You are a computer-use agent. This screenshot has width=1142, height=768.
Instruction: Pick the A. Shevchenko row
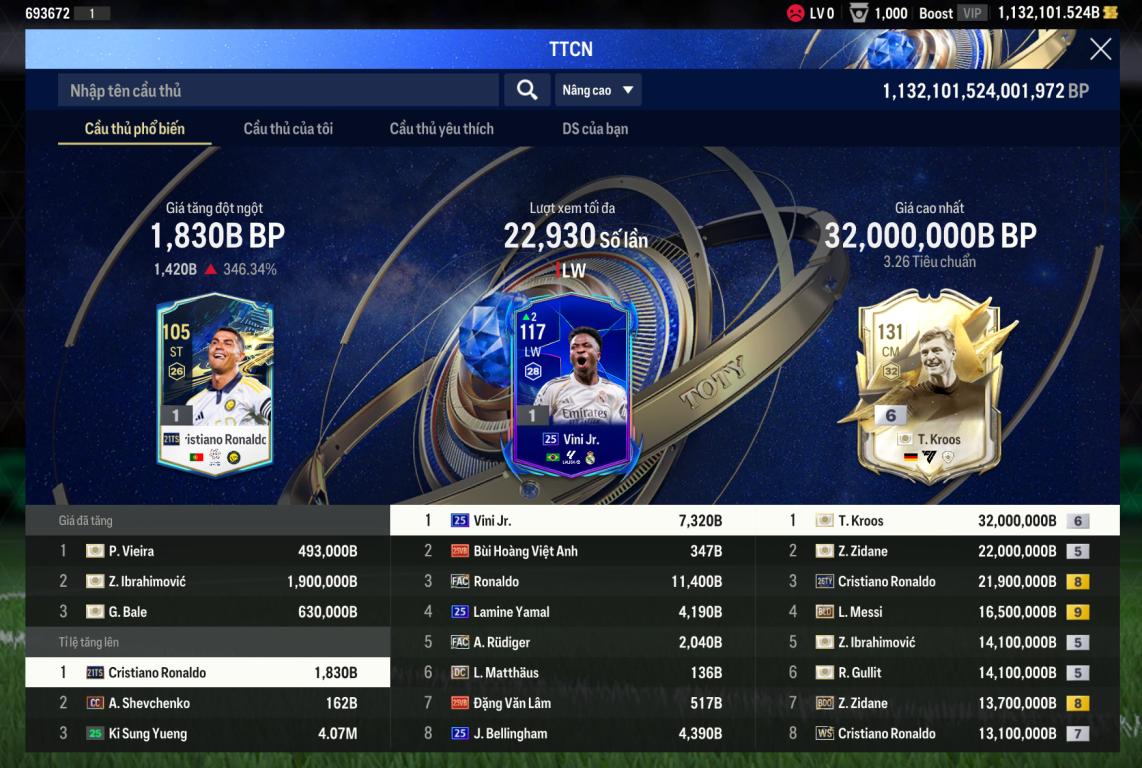(207, 703)
